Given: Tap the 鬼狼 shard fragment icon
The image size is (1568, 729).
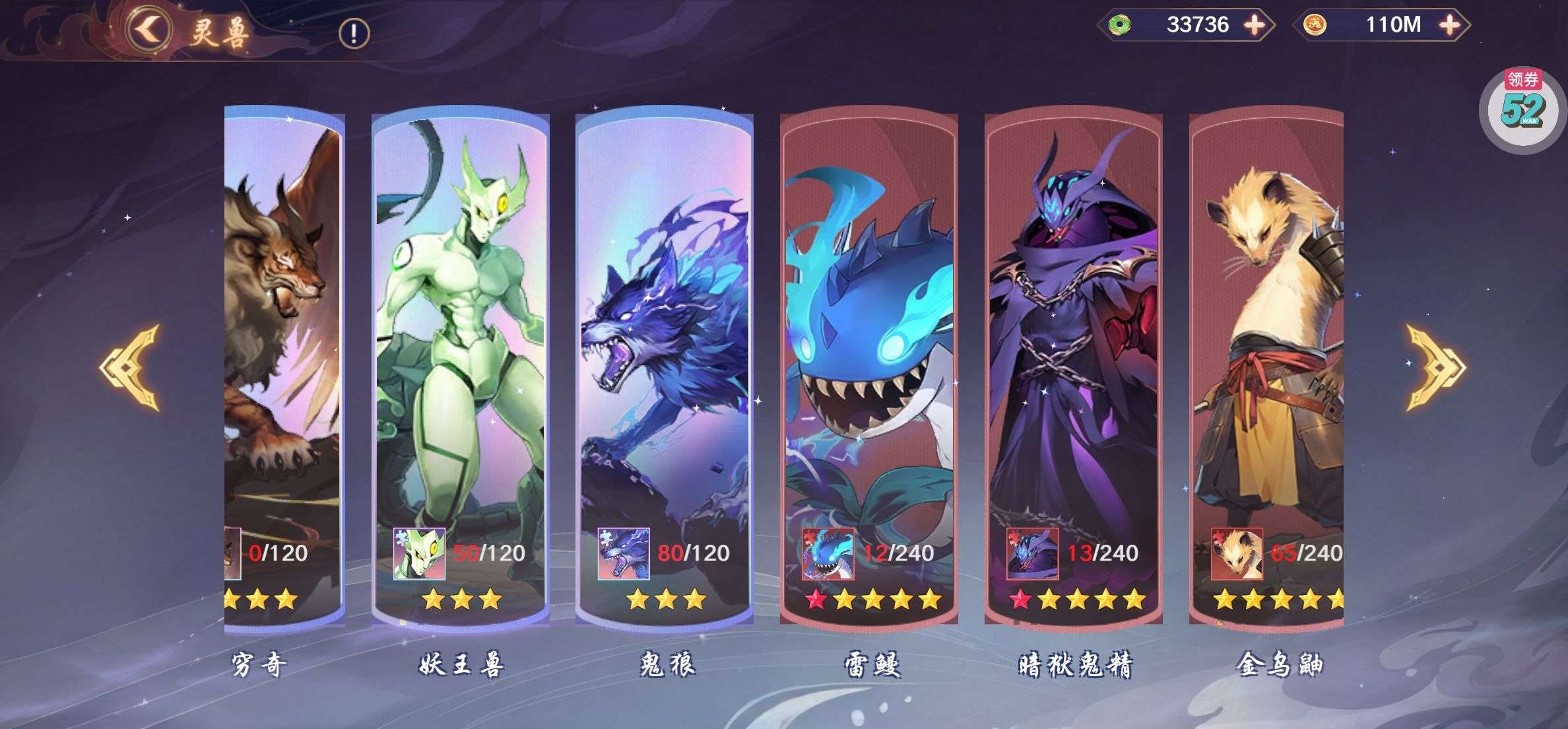Looking at the screenshot, I should tap(624, 554).
